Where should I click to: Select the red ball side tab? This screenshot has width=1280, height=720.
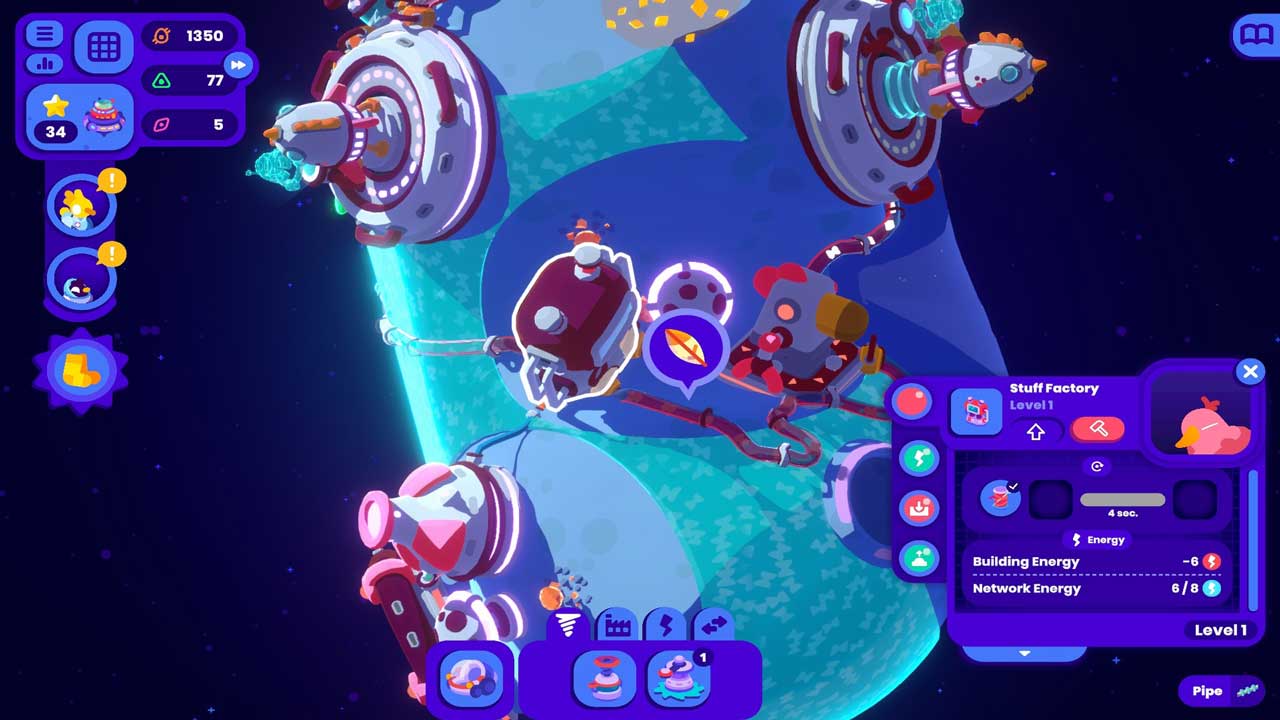tap(911, 402)
